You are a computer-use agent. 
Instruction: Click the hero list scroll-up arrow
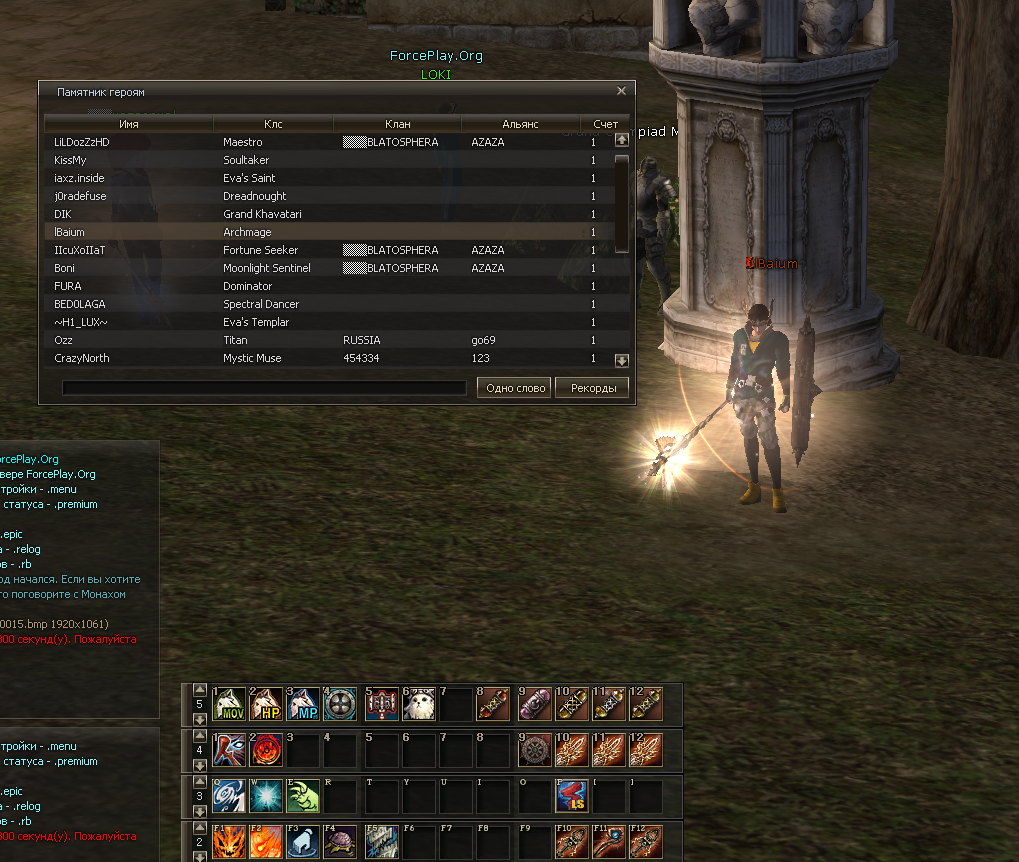pyautogui.click(x=621, y=140)
